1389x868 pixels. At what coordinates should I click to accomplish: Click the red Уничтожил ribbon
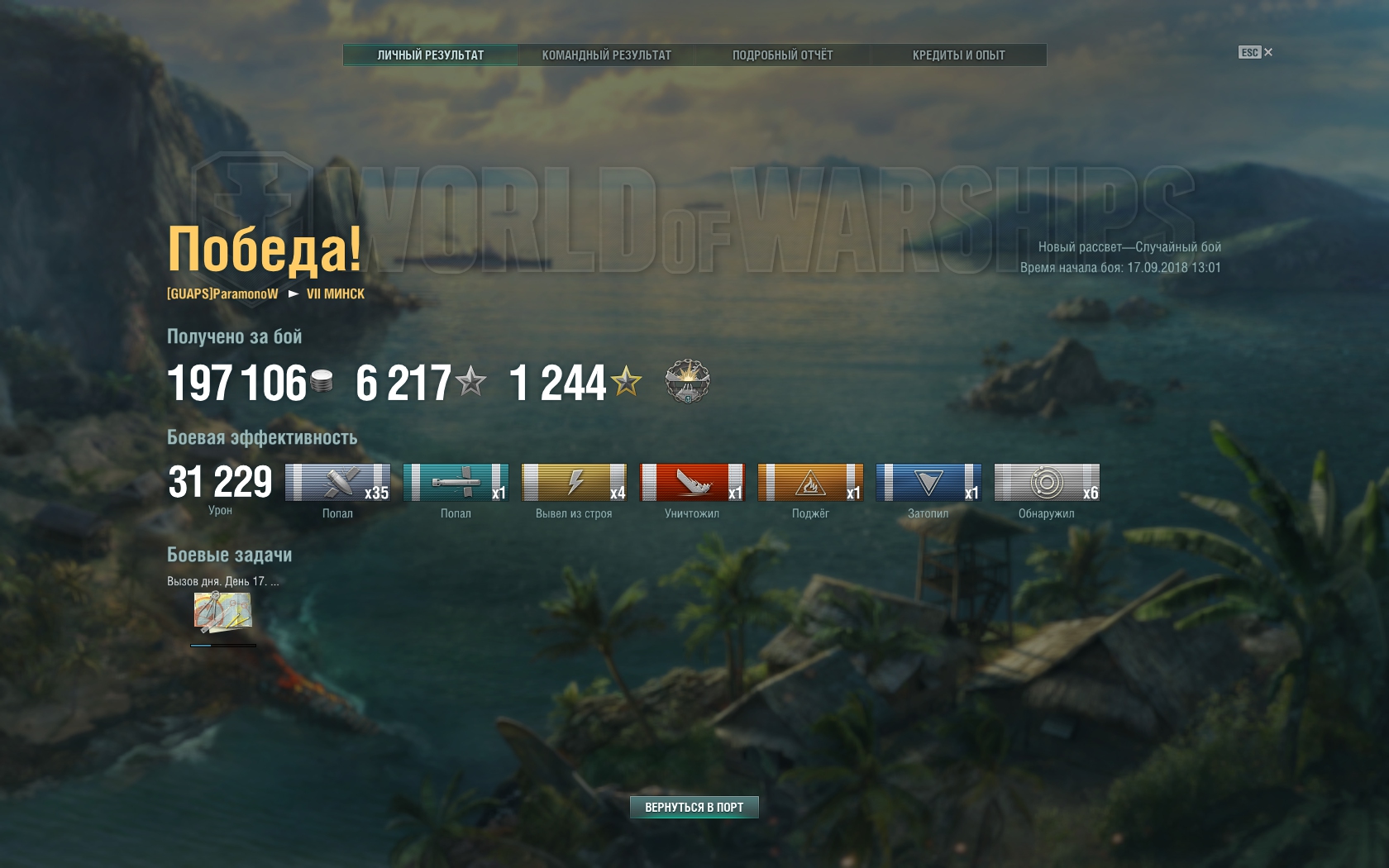coord(692,483)
